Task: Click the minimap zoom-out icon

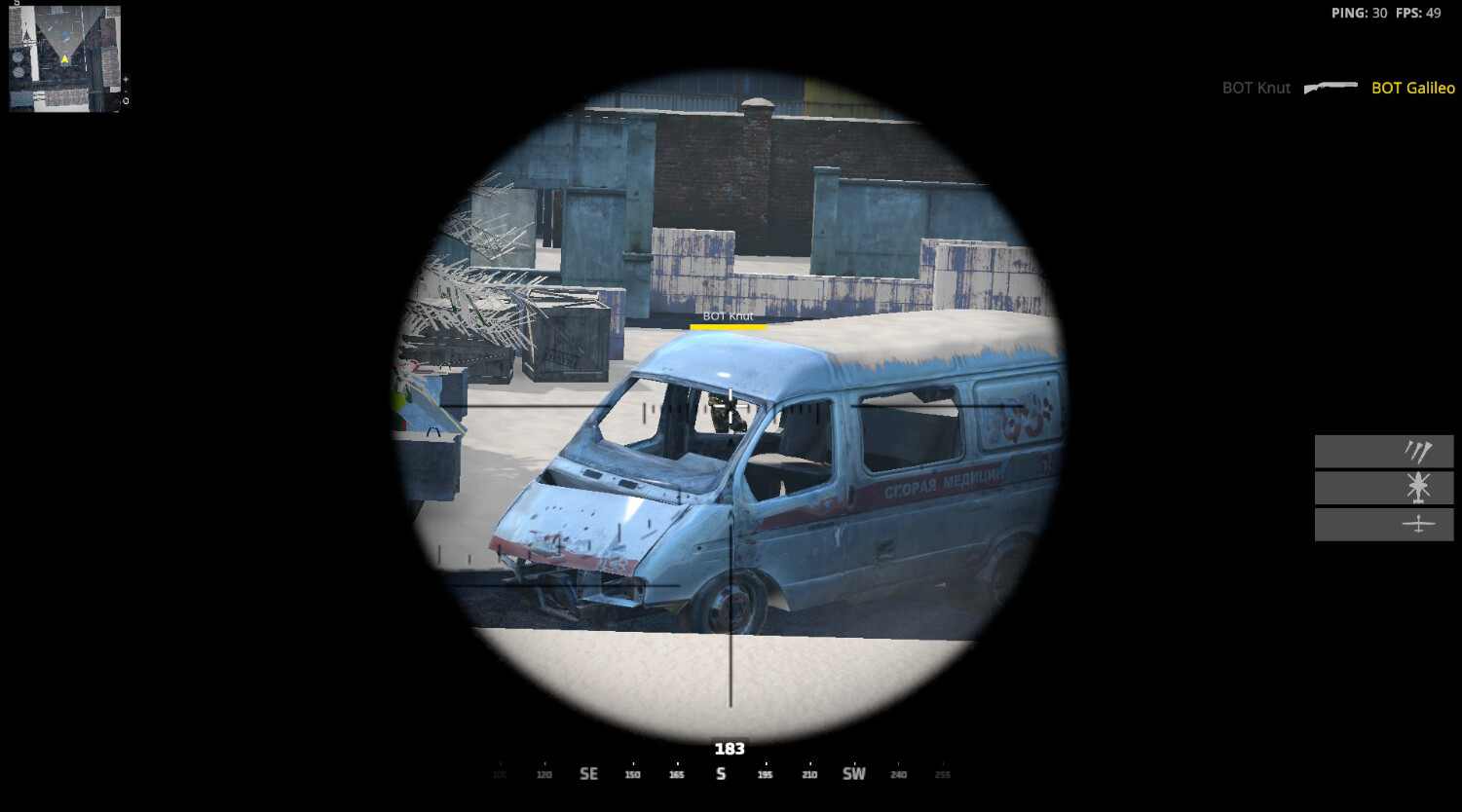Action: point(126,91)
